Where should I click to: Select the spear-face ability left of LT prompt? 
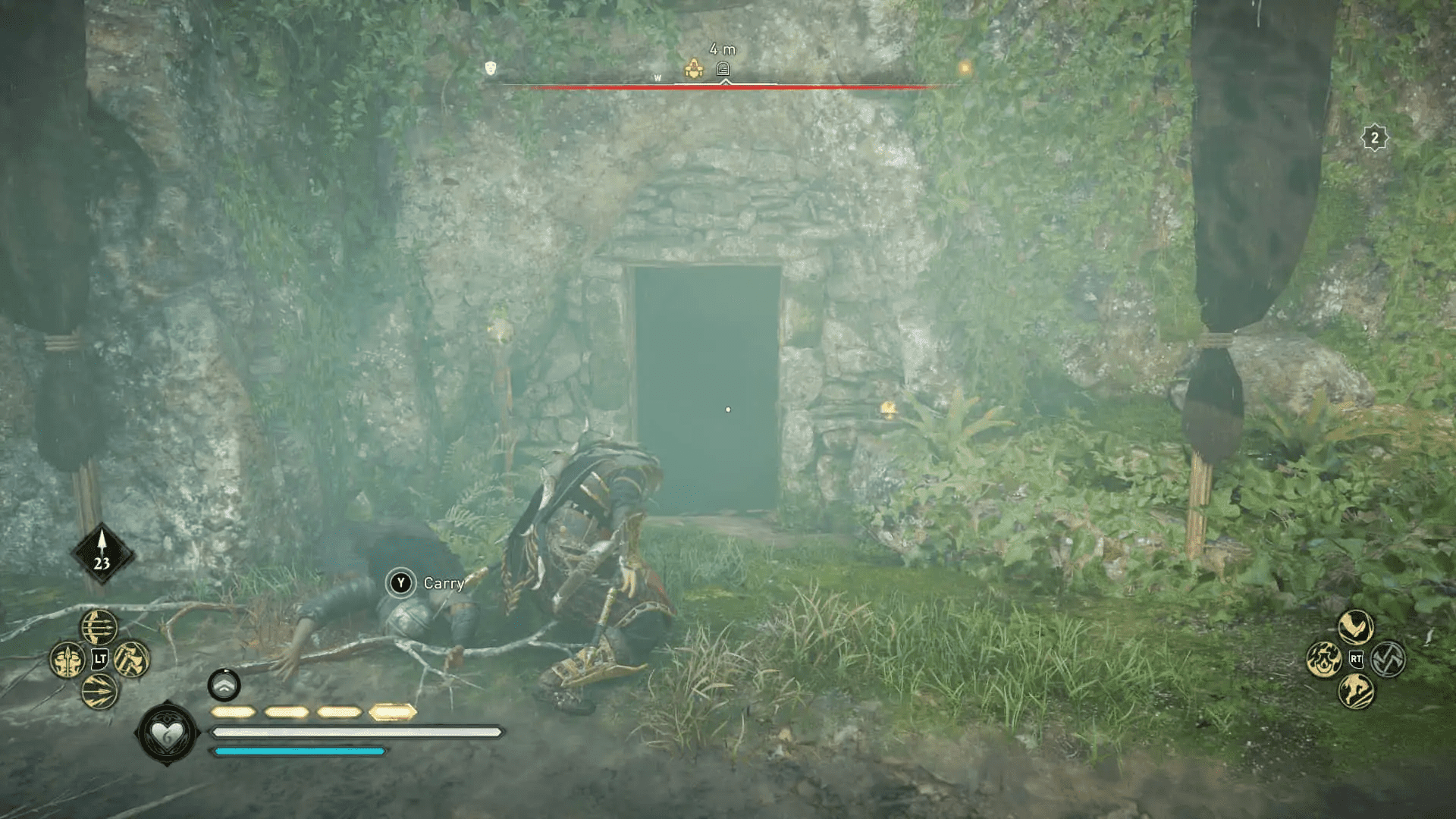[67, 659]
